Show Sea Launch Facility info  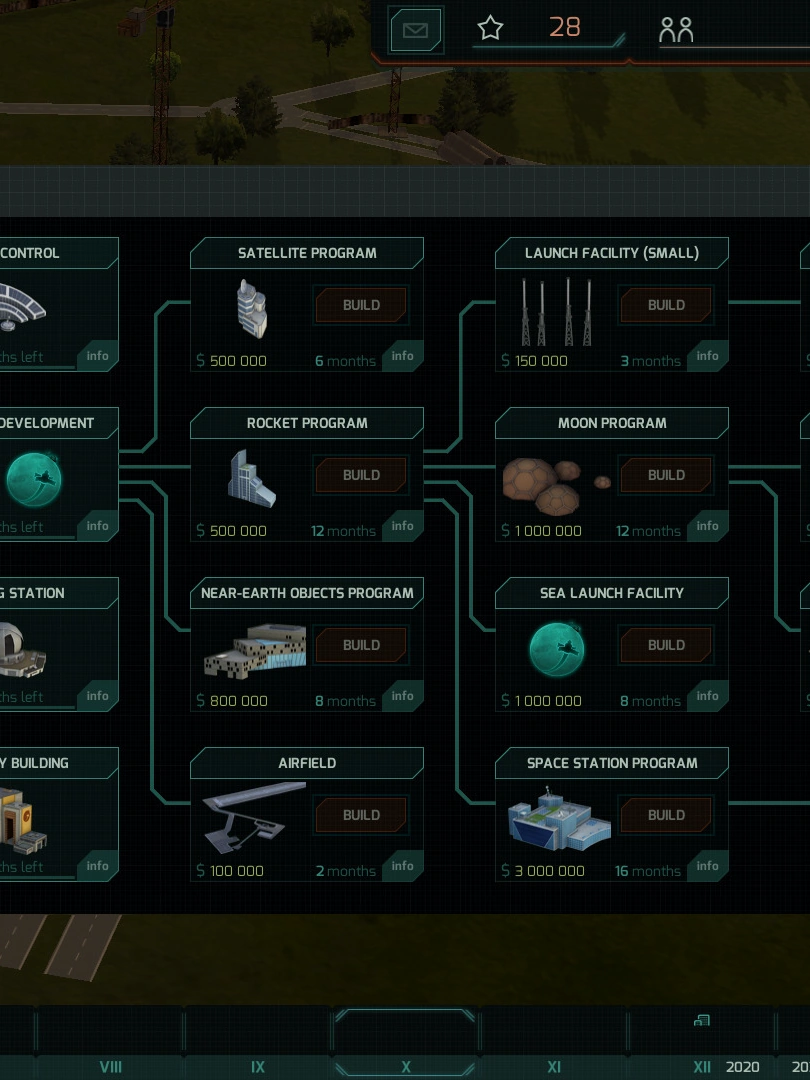(708, 696)
